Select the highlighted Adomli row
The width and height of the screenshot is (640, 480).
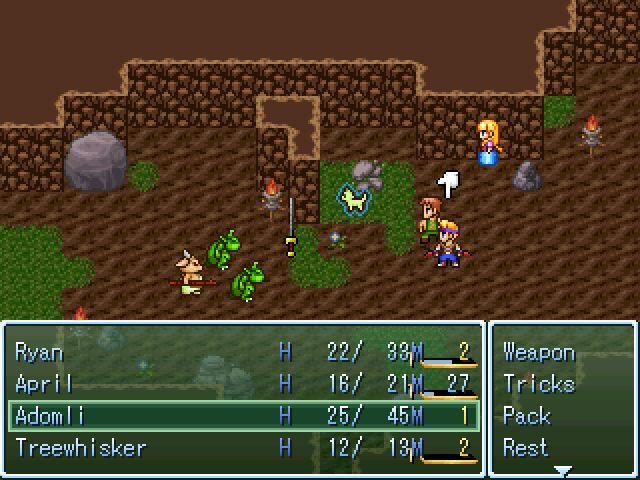(x=240, y=416)
